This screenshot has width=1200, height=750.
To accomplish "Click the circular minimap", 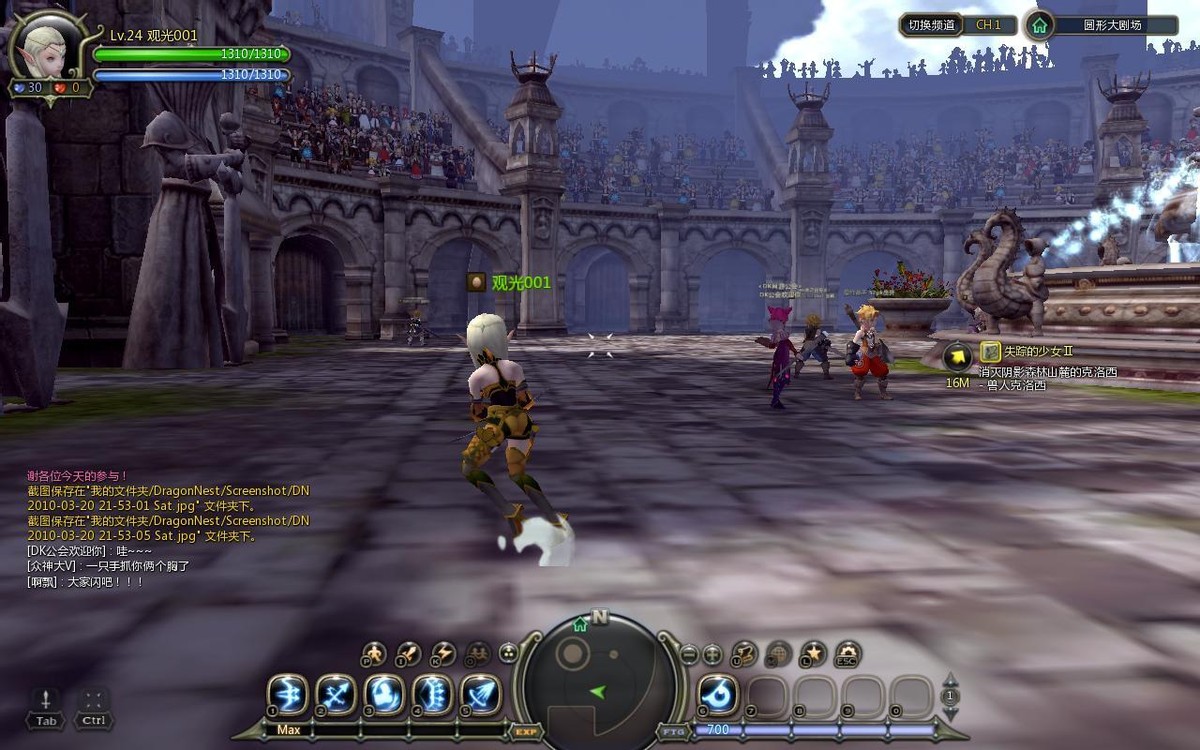I will coord(599,680).
